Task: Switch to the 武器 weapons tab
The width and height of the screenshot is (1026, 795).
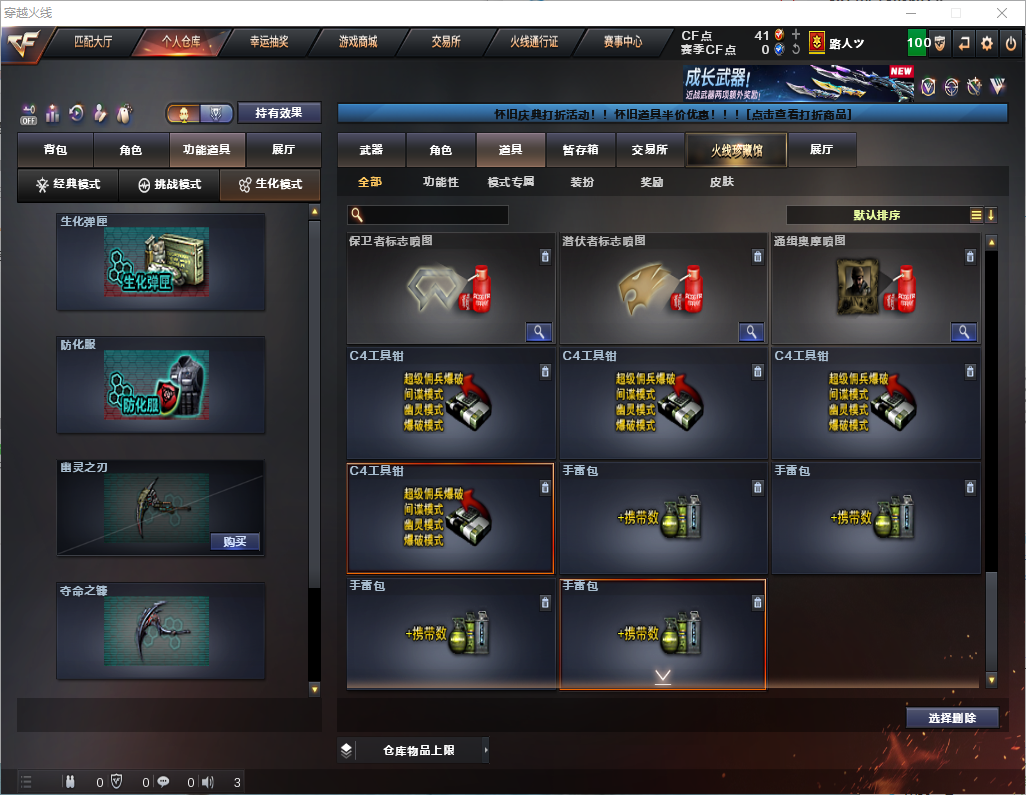Action: click(x=371, y=150)
